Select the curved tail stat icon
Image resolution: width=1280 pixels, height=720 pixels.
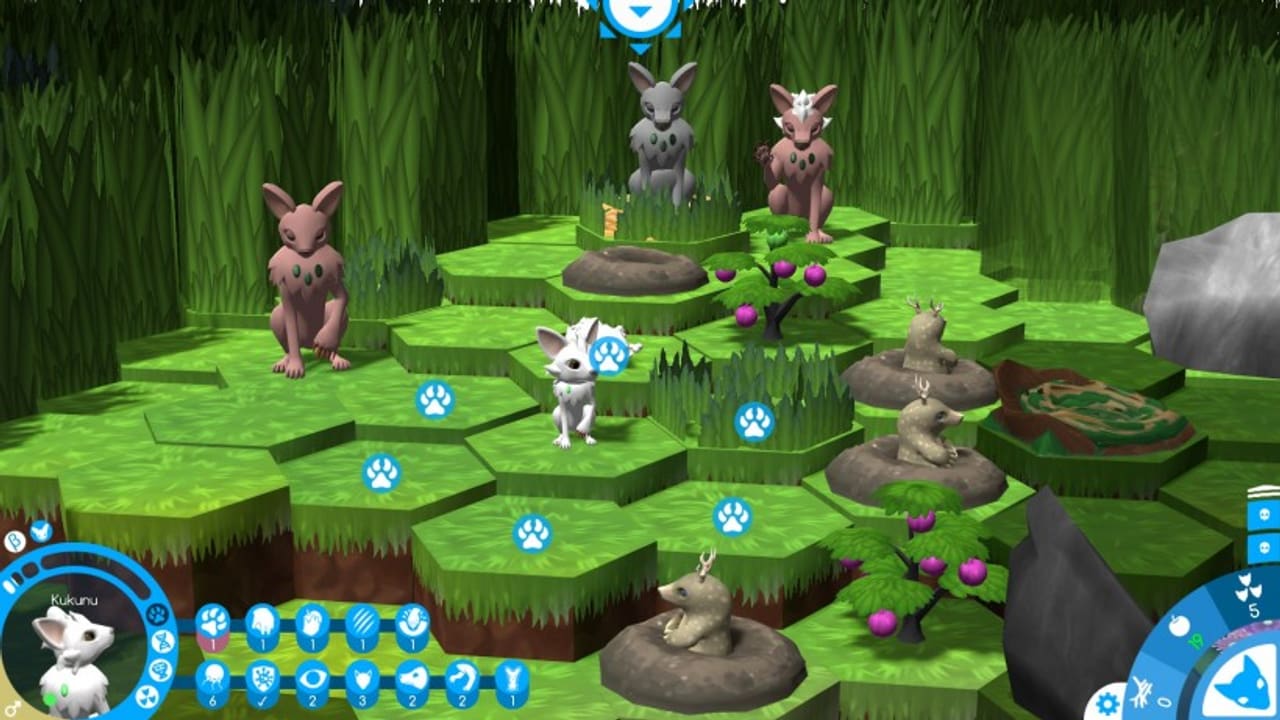pyautogui.click(x=461, y=678)
